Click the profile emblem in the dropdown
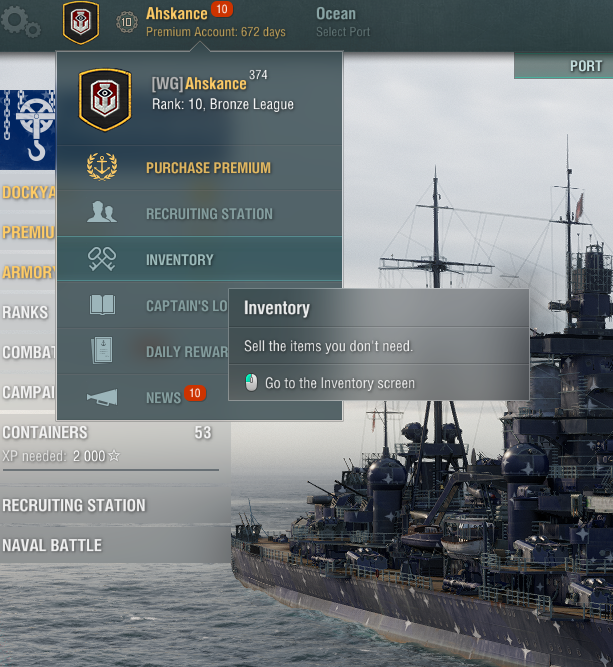613x667 pixels. (x=105, y=99)
